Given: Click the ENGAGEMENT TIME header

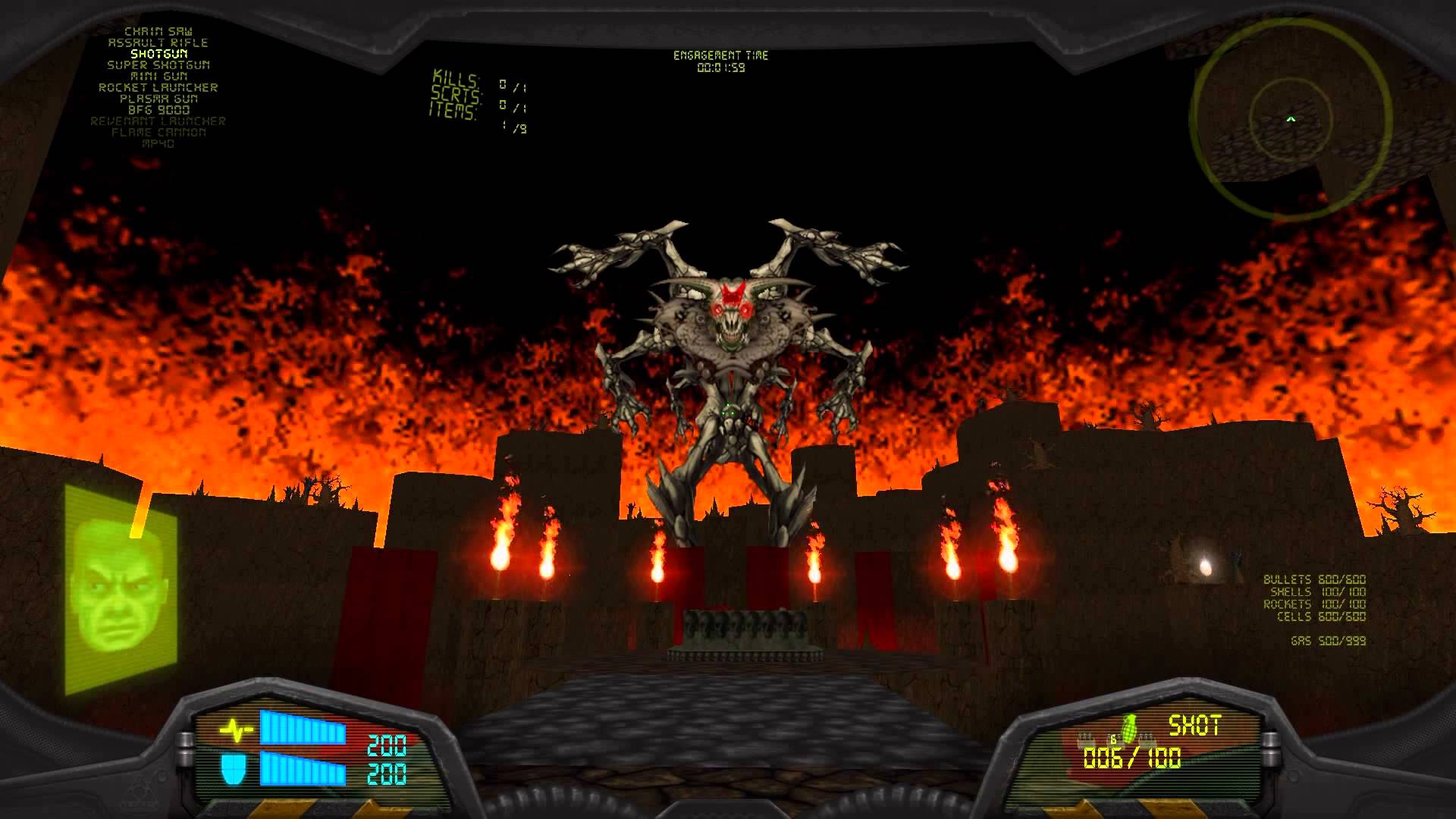Looking at the screenshot, I should coord(722,55).
